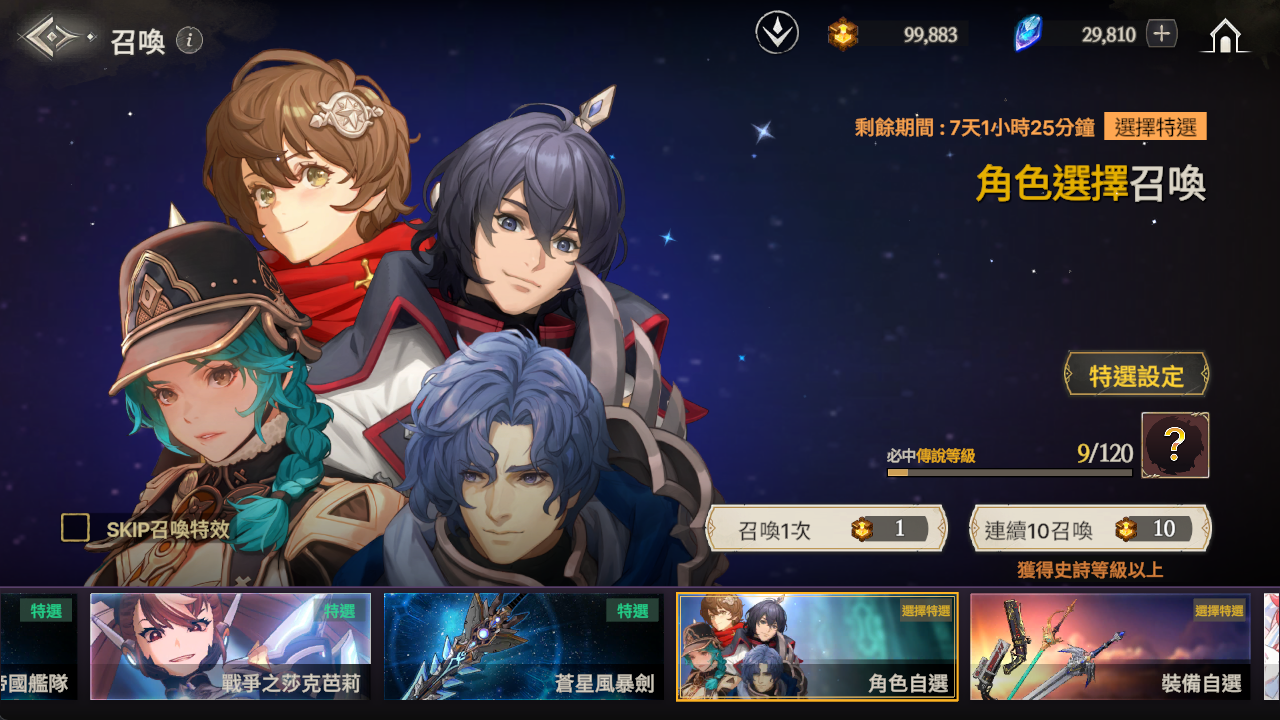Select the 戰爭之莎克芭莉 banner
Viewport: 1280px width, 720px height.
point(230,646)
